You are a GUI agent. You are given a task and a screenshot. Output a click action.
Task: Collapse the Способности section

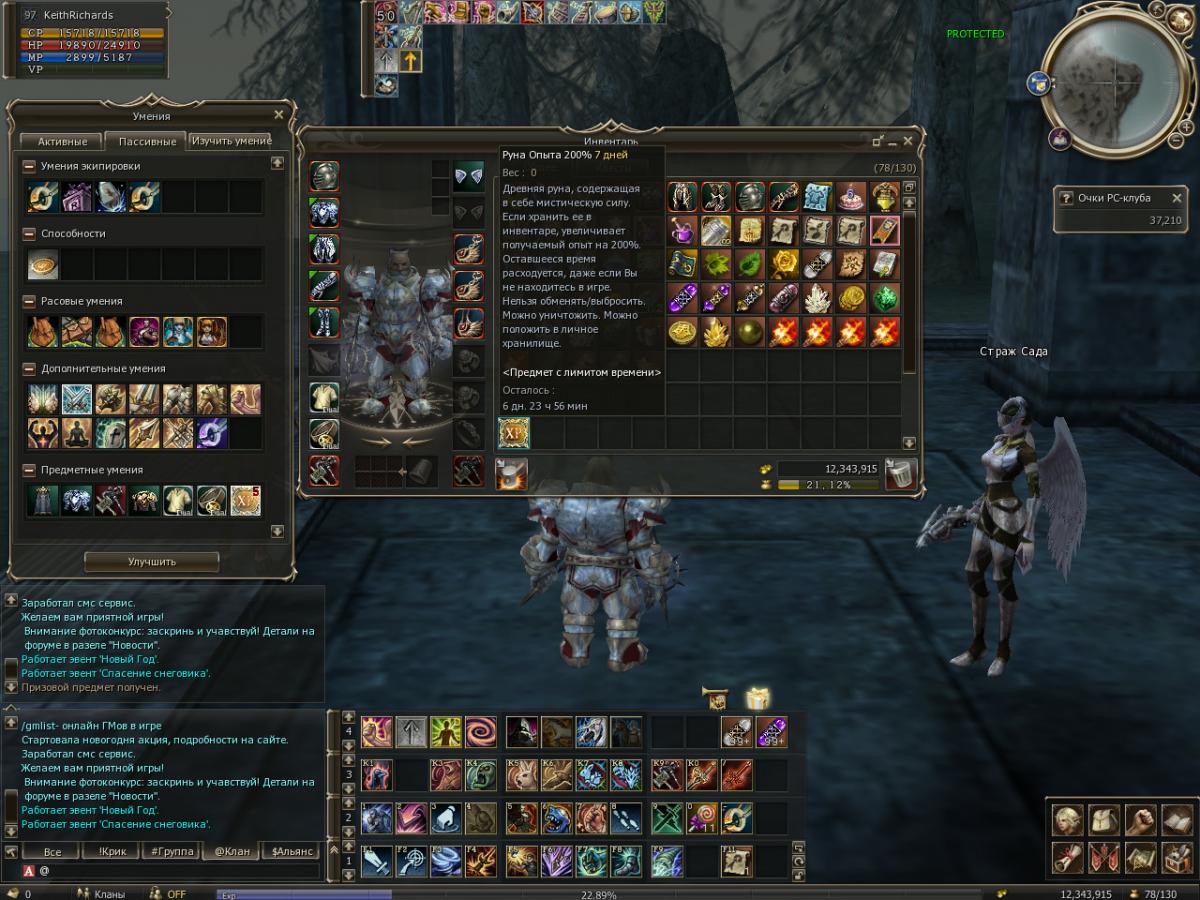(30, 234)
